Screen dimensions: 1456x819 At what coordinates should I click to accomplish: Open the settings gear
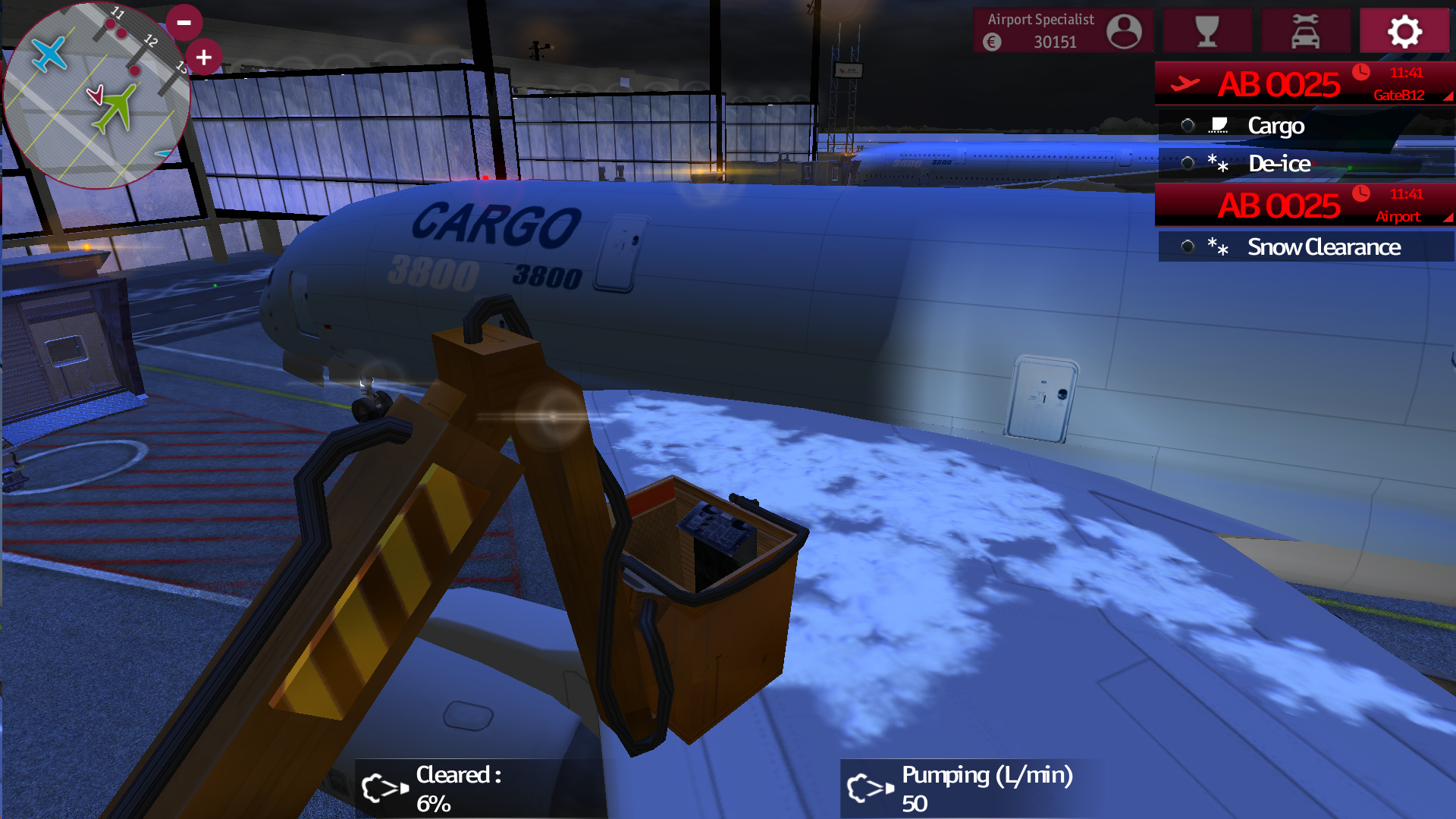click(x=1404, y=31)
